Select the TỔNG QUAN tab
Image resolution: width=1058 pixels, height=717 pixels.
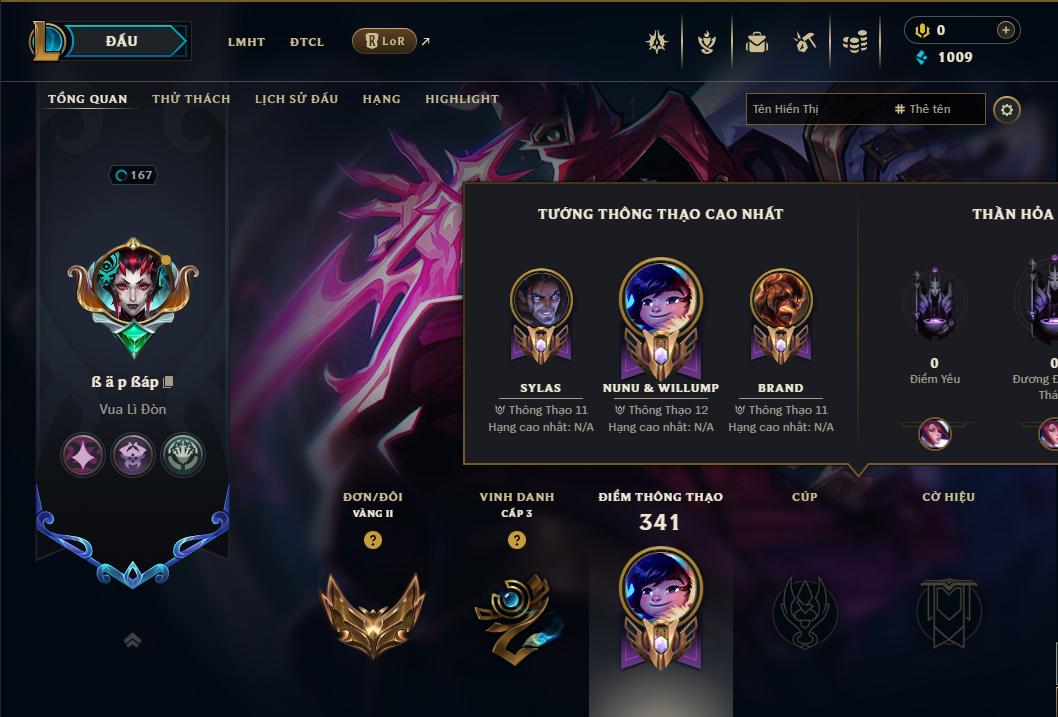(88, 99)
